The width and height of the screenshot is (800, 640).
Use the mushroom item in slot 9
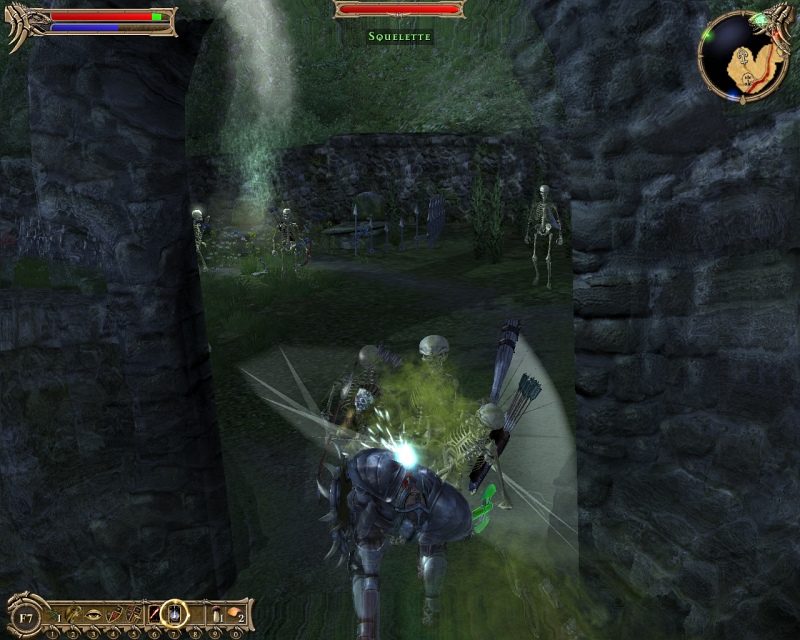pos(216,613)
